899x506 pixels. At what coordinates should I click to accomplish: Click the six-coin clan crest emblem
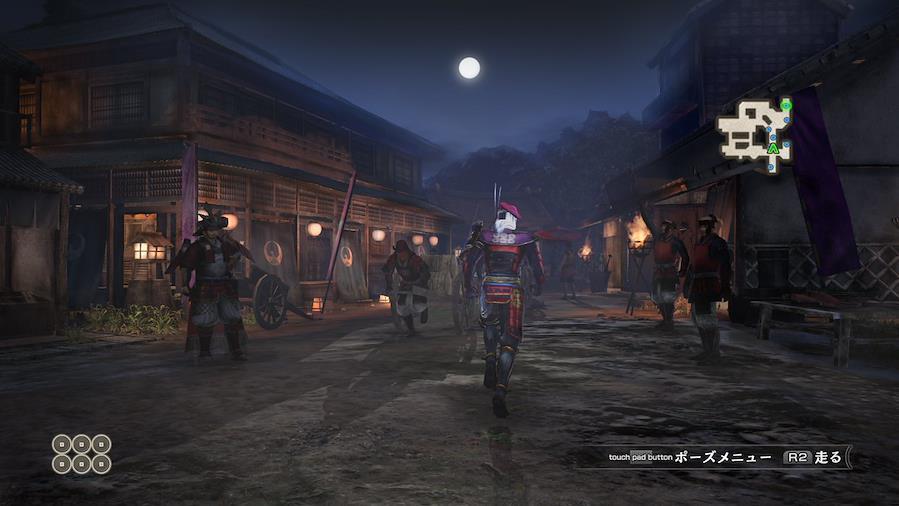point(81,452)
